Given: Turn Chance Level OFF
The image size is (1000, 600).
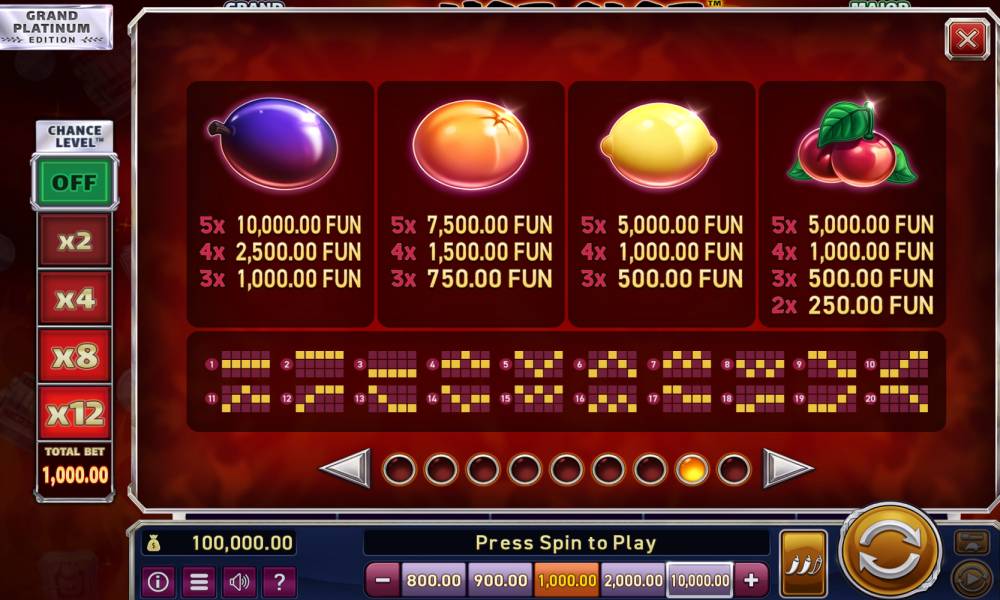Looking at the screenshot, I should pos(75,182).
